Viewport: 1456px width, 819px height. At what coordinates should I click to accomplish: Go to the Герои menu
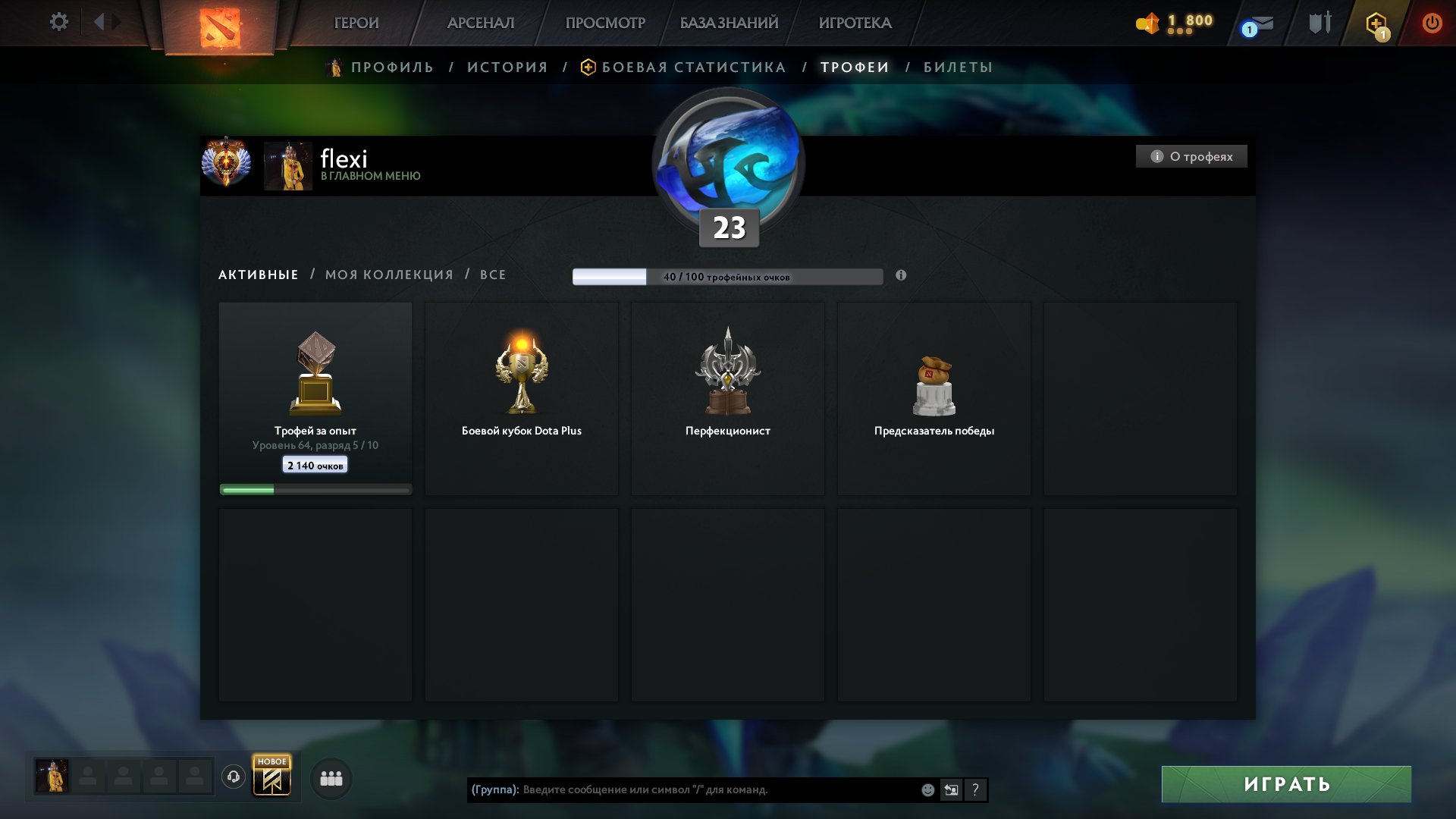356,24
